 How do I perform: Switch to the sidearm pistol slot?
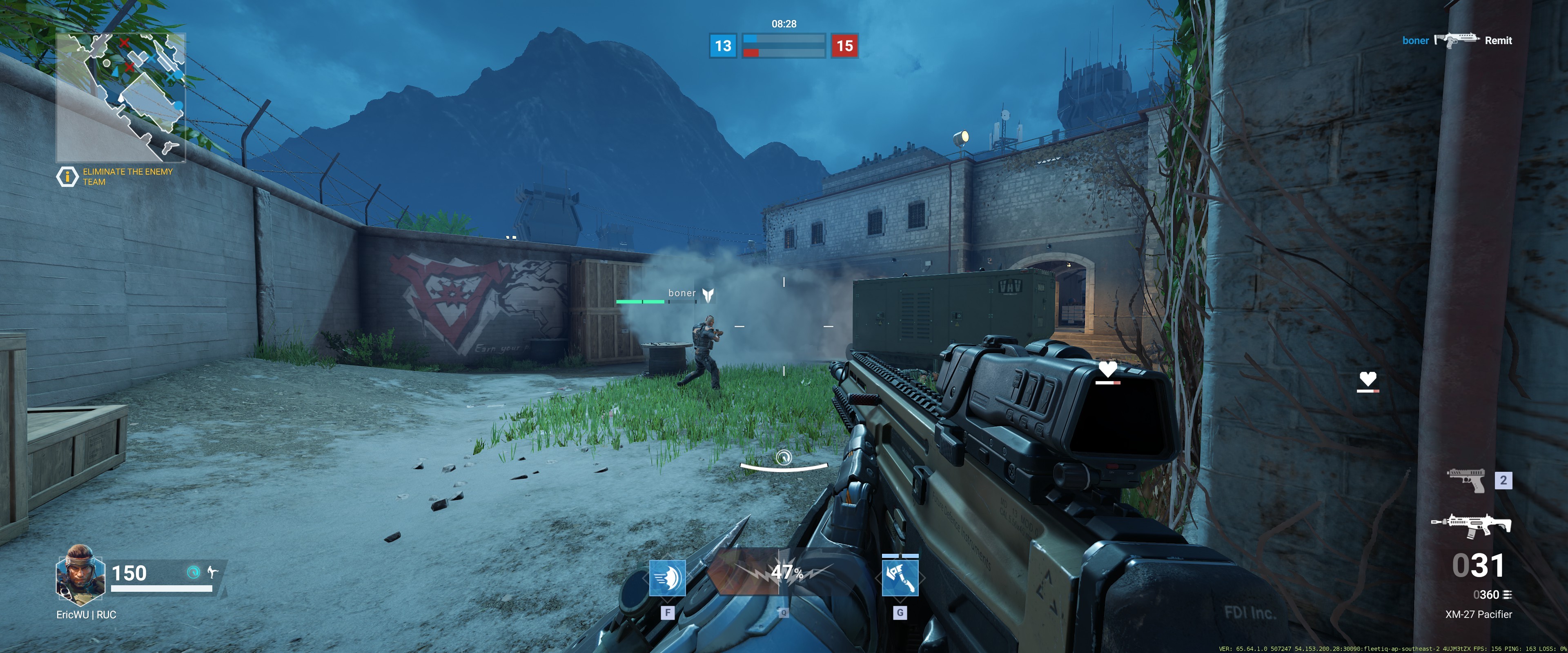(1466, 480)
